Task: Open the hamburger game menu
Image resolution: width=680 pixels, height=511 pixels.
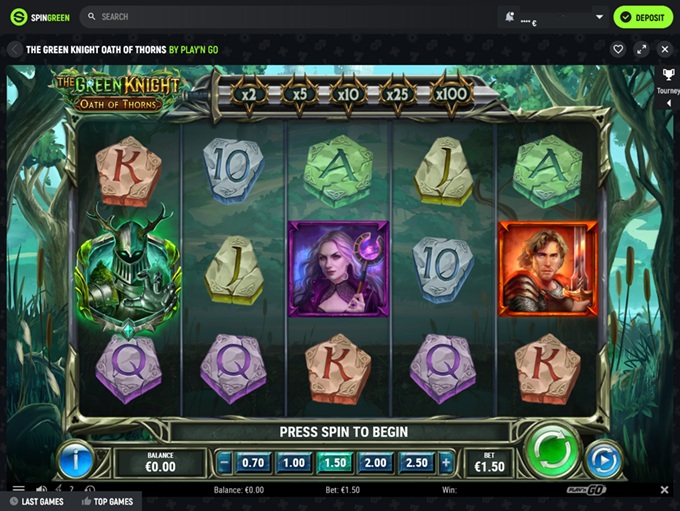Action: [18, 490]
